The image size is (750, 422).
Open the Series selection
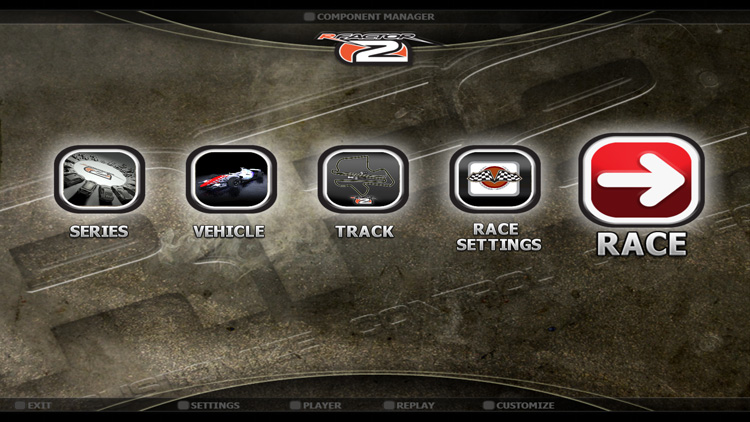click(x=99, y=180)
